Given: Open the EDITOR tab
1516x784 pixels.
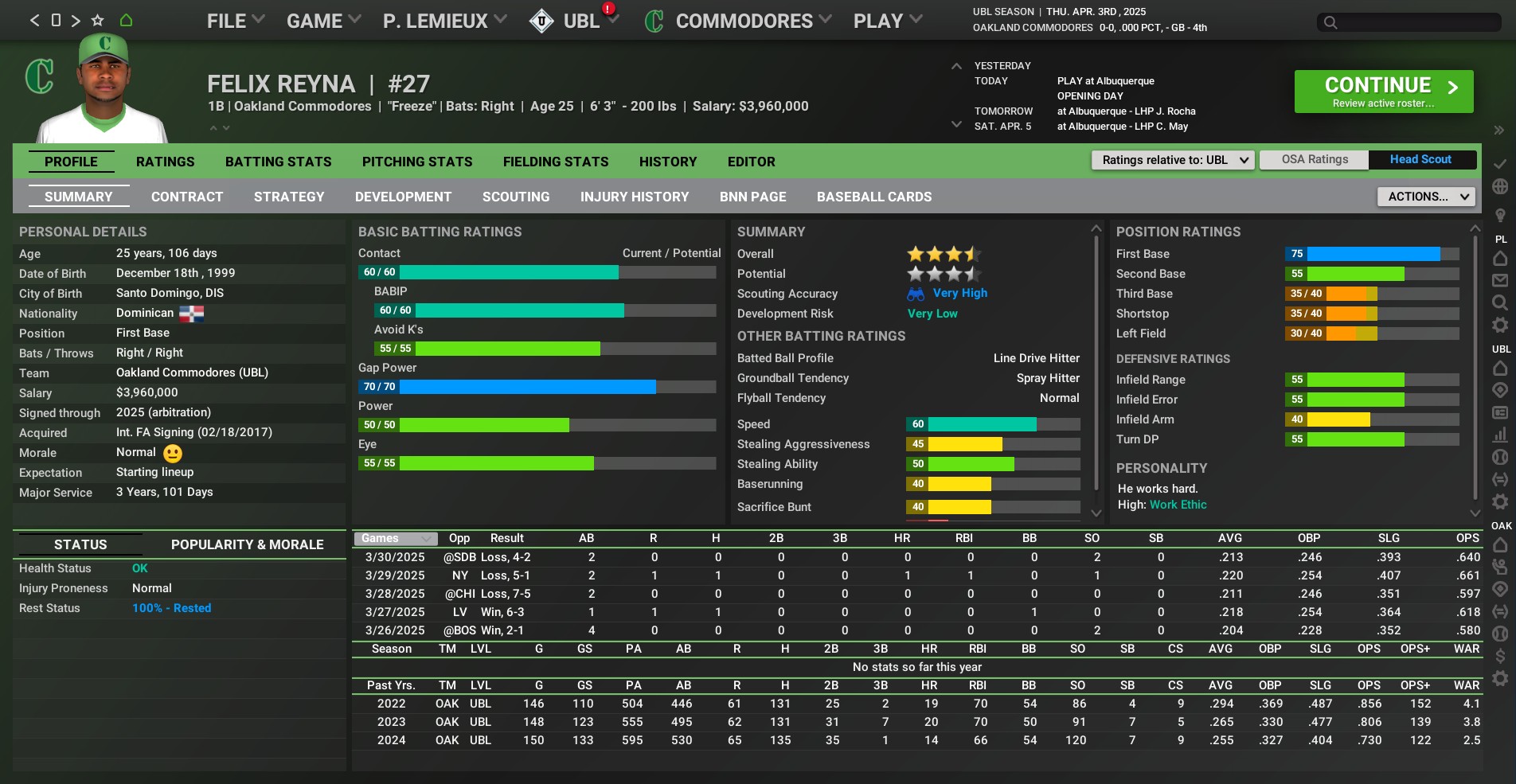Looking at the screenshot, I should [751, 162].
